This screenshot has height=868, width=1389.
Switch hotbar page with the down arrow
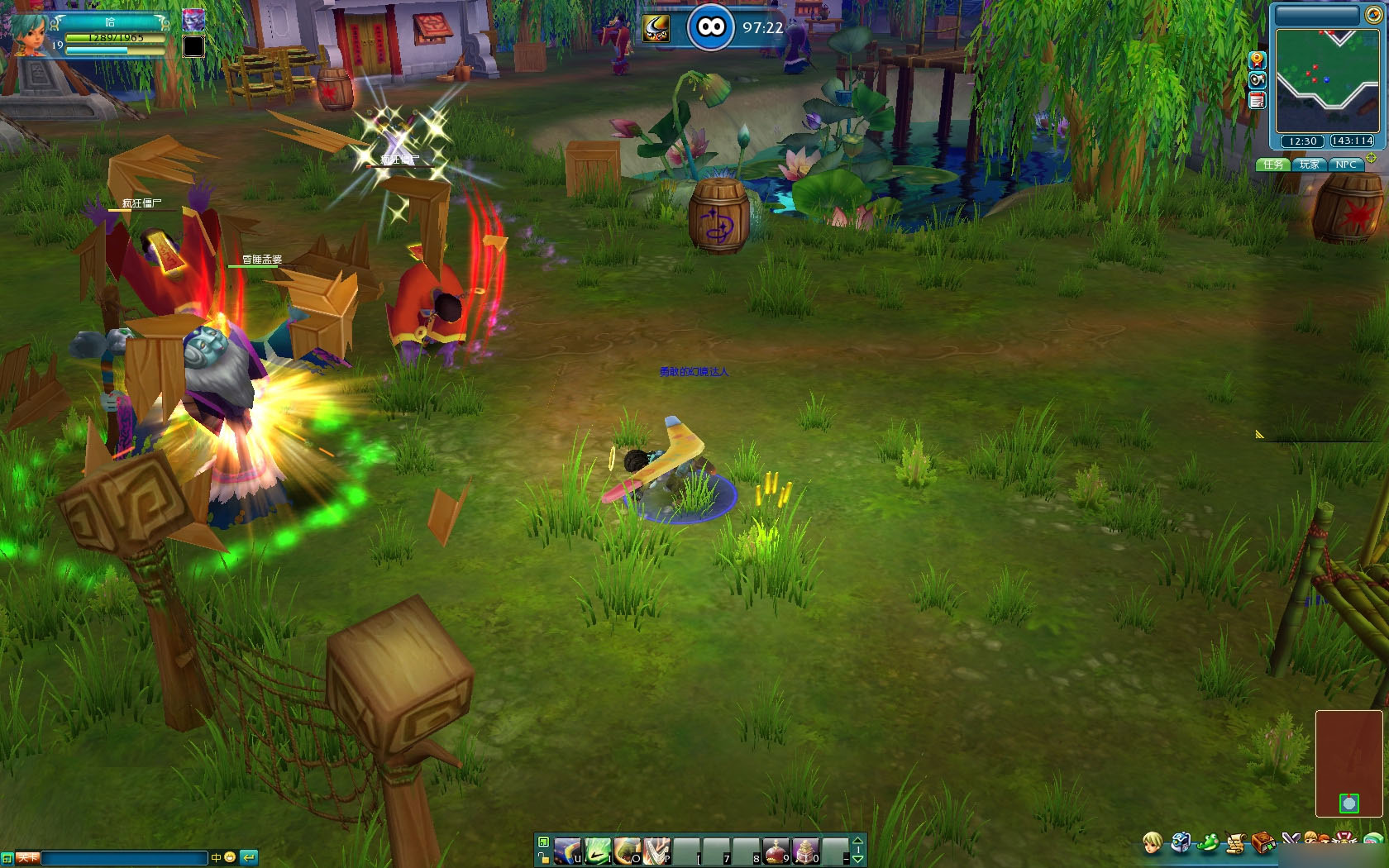[x=857, y=859]
